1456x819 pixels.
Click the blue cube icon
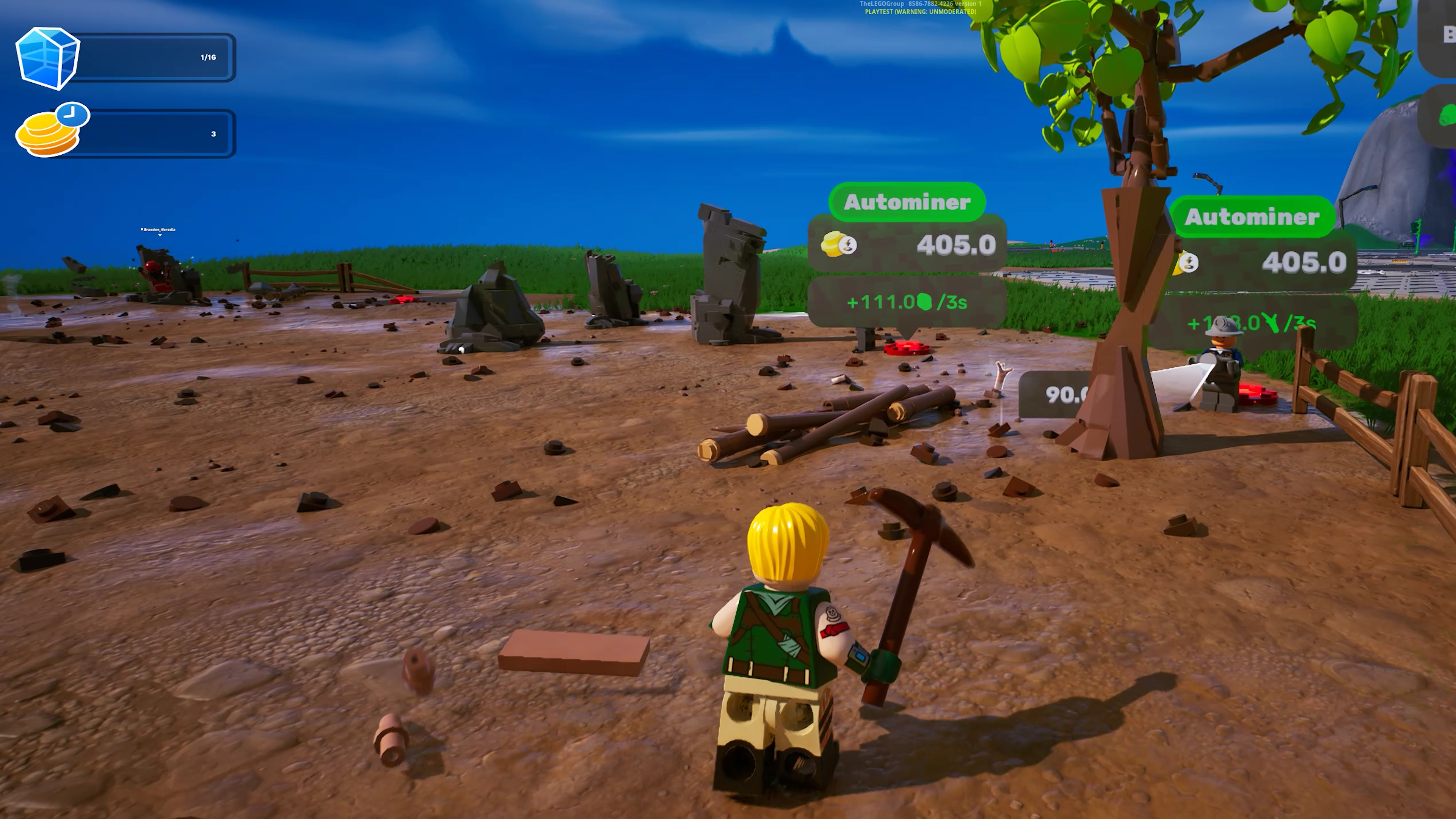(x=47, y=58)
